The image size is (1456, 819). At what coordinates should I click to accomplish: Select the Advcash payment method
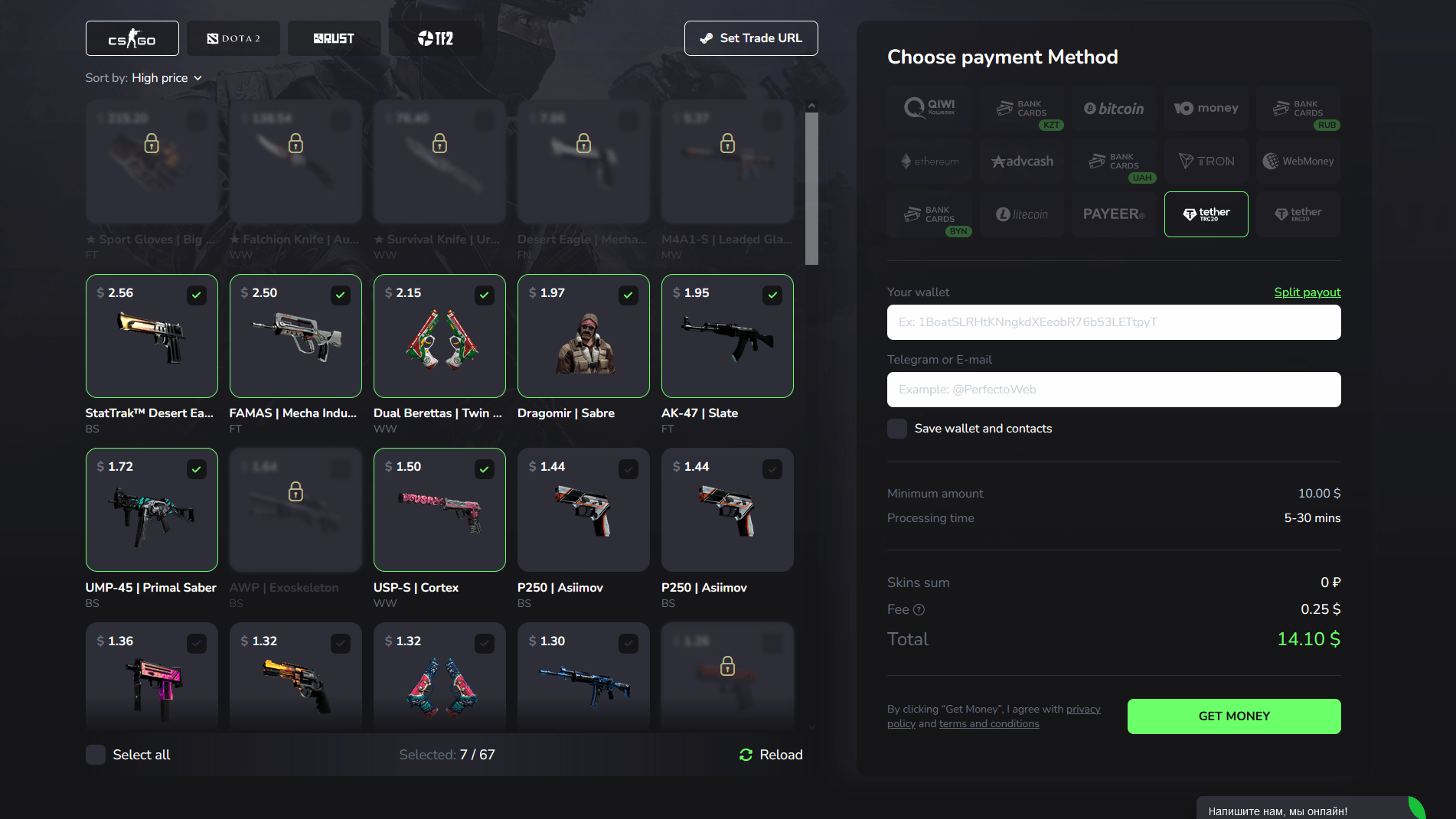pyautogui.click(x=1022, y=162)
